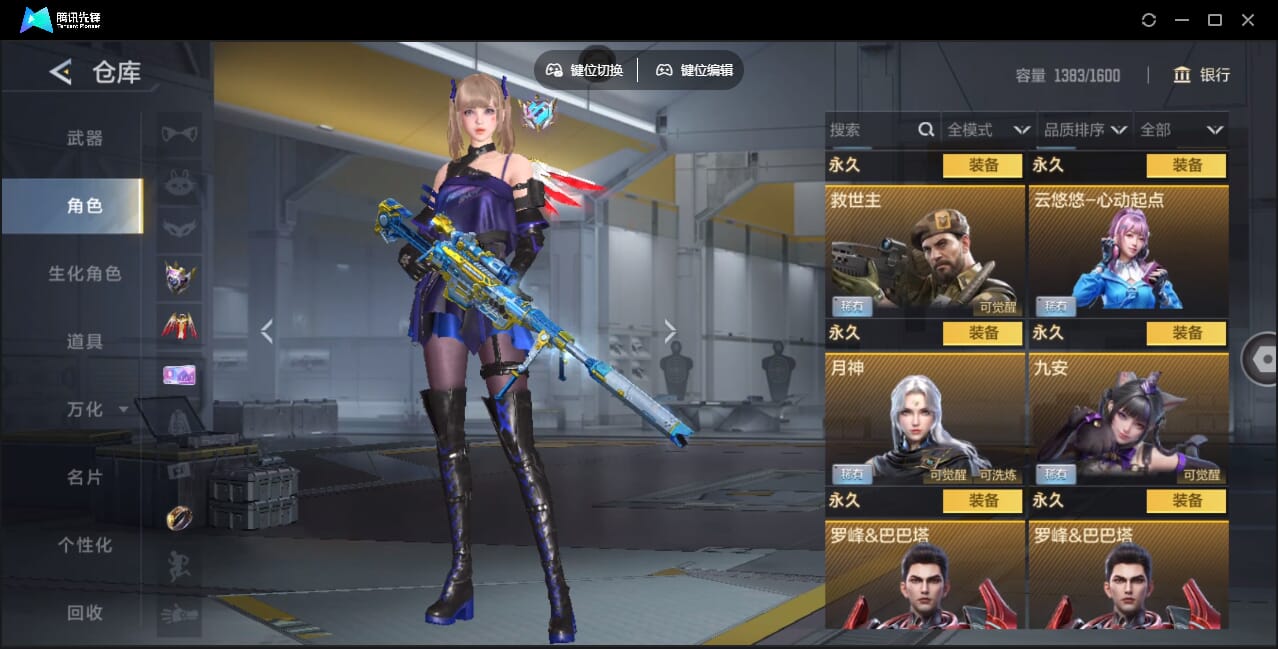The height and width of the screenshot is (649, 1278).
Task: Open the 银行 bank
Action: [1201, 75]
